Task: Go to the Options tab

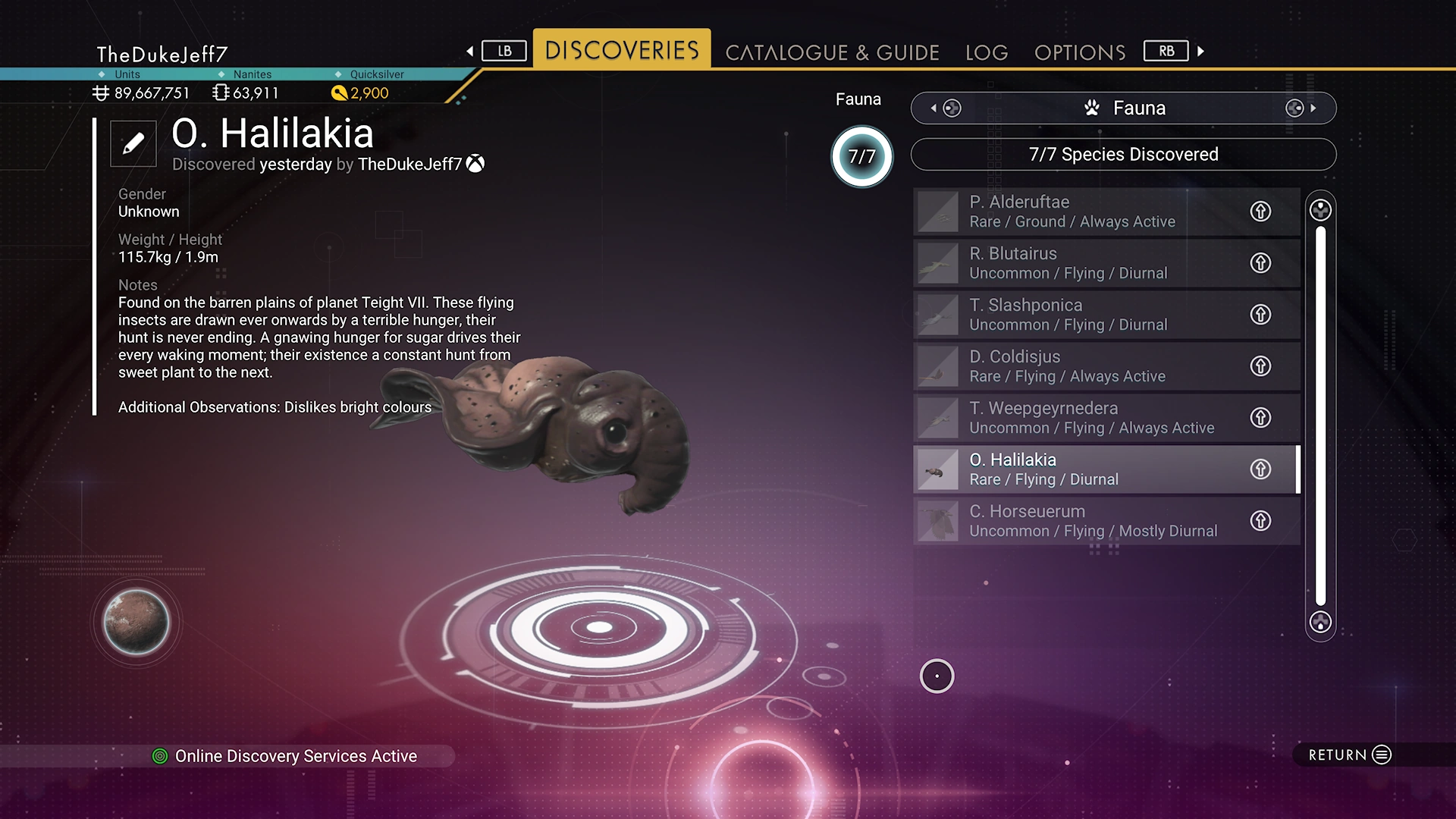Action: 1080,52
